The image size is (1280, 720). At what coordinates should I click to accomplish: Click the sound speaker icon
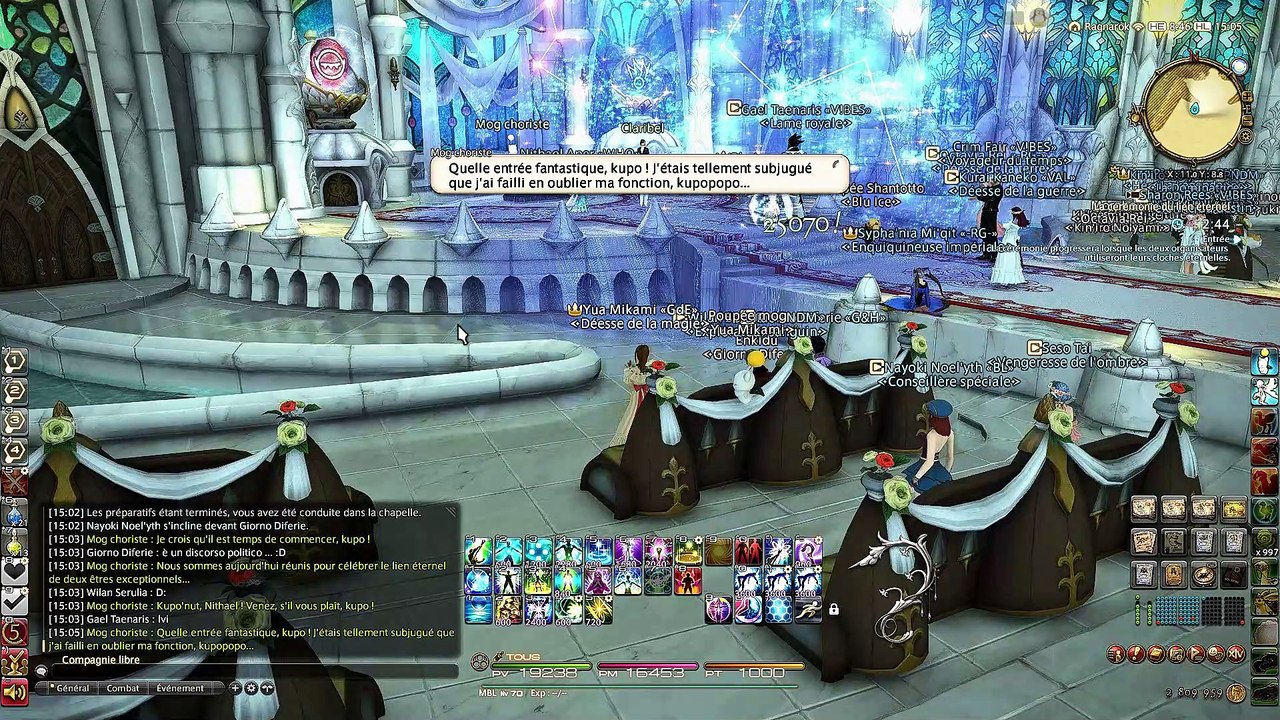[14, 691]
